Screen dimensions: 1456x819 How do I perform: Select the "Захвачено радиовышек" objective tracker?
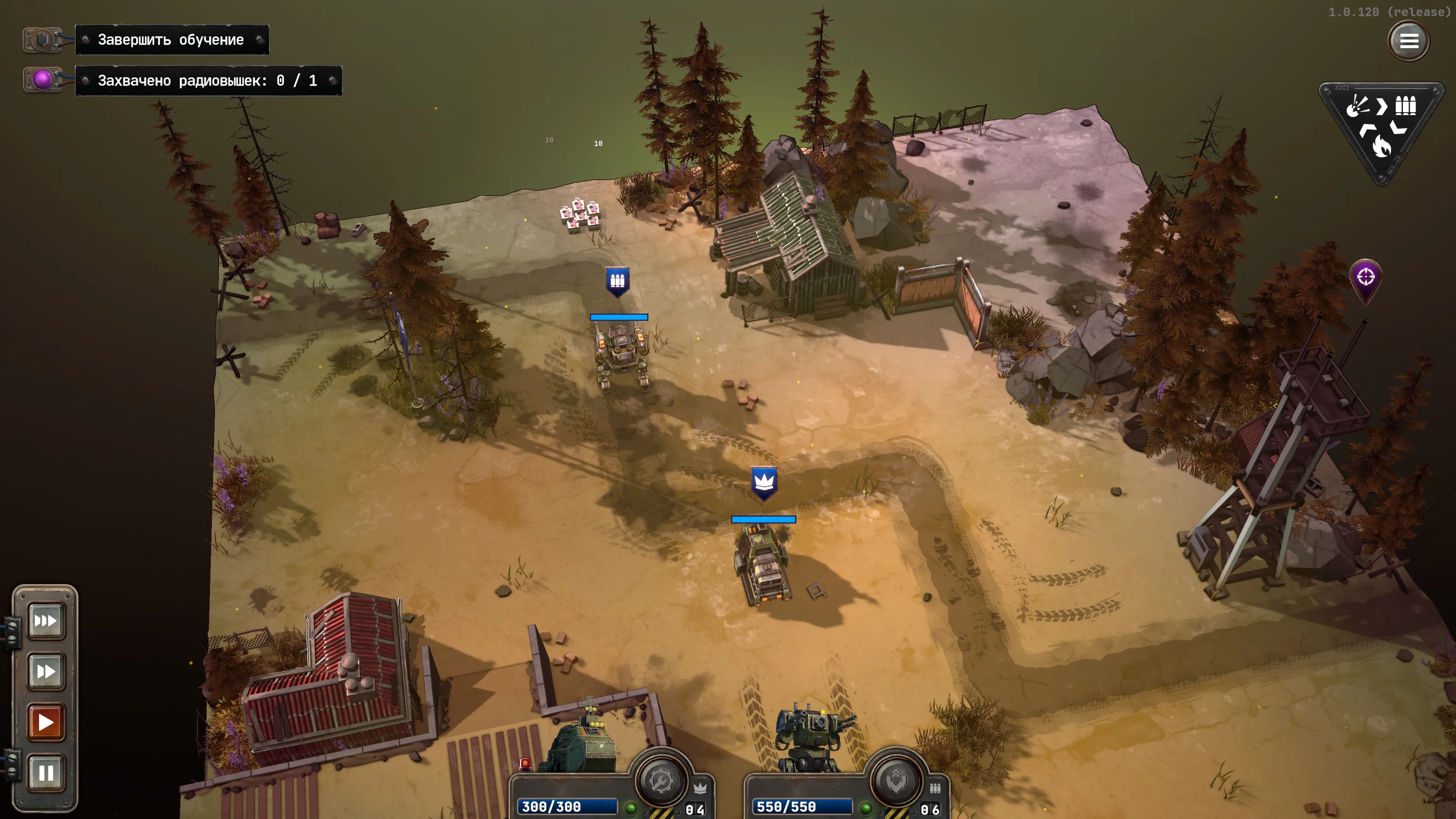click(x=207, y=81)
